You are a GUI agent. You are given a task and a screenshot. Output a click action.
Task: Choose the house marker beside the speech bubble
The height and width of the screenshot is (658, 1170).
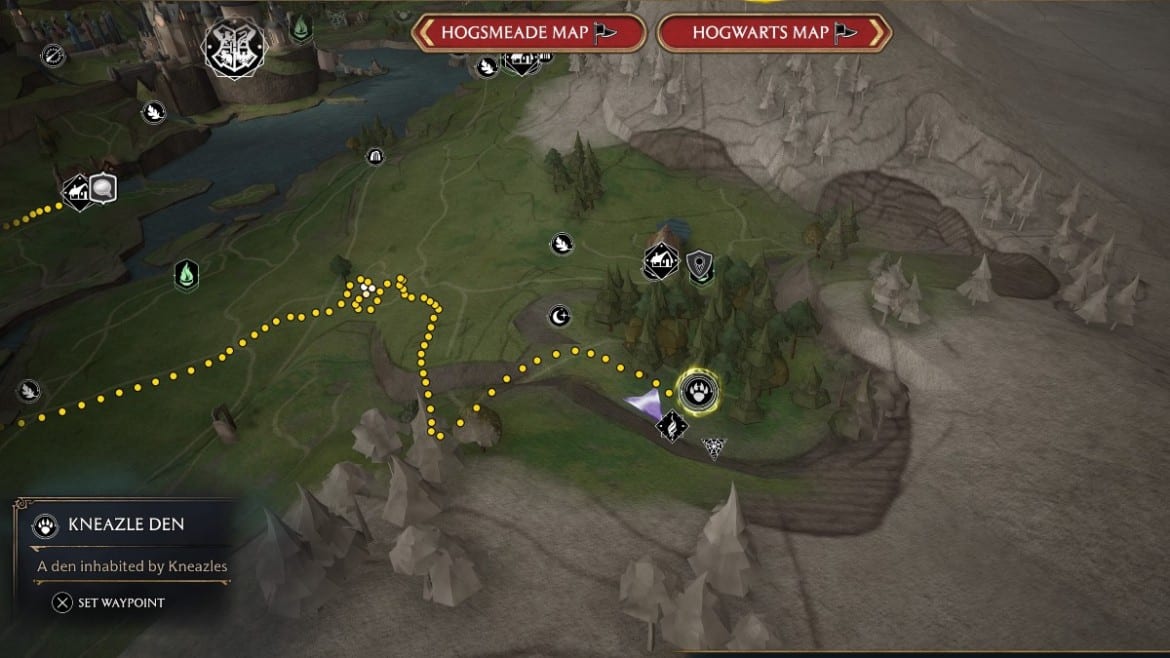77,189
